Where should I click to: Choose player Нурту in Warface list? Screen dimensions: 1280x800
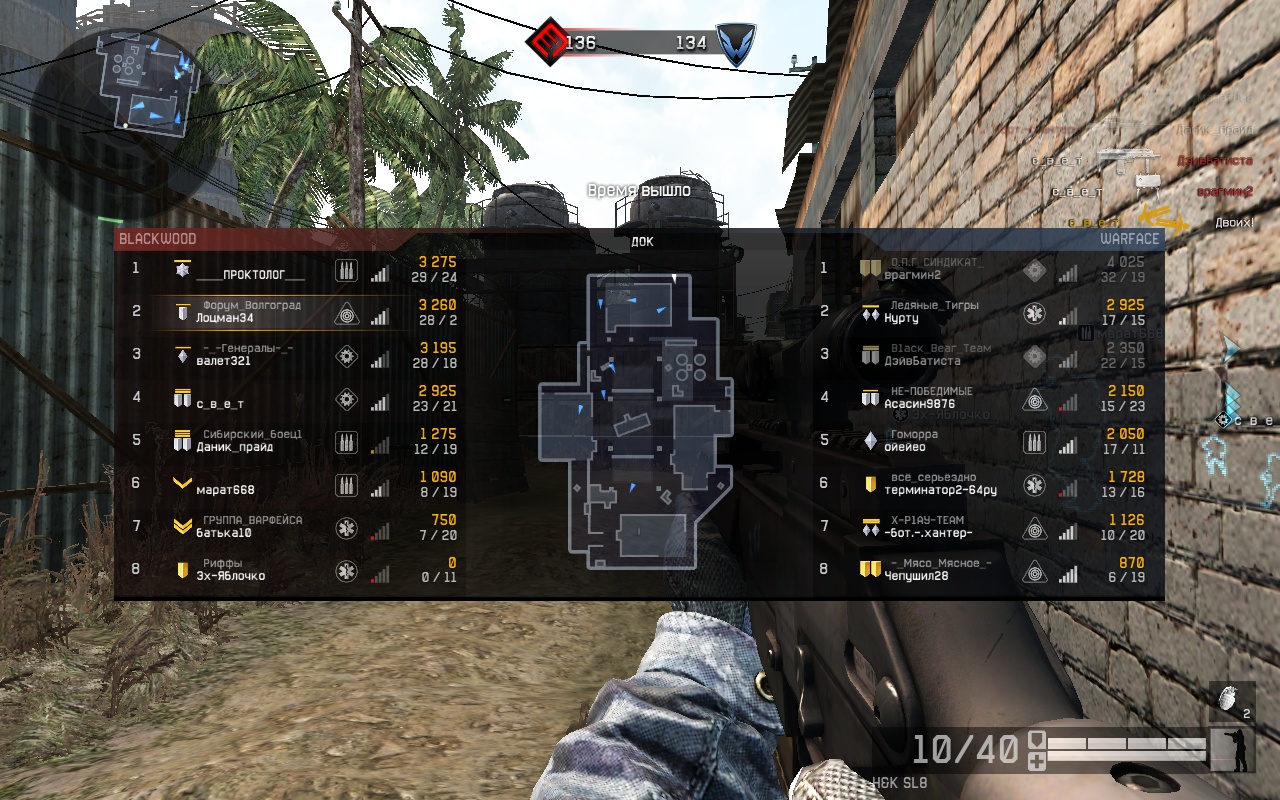click(x=901, y=318)
